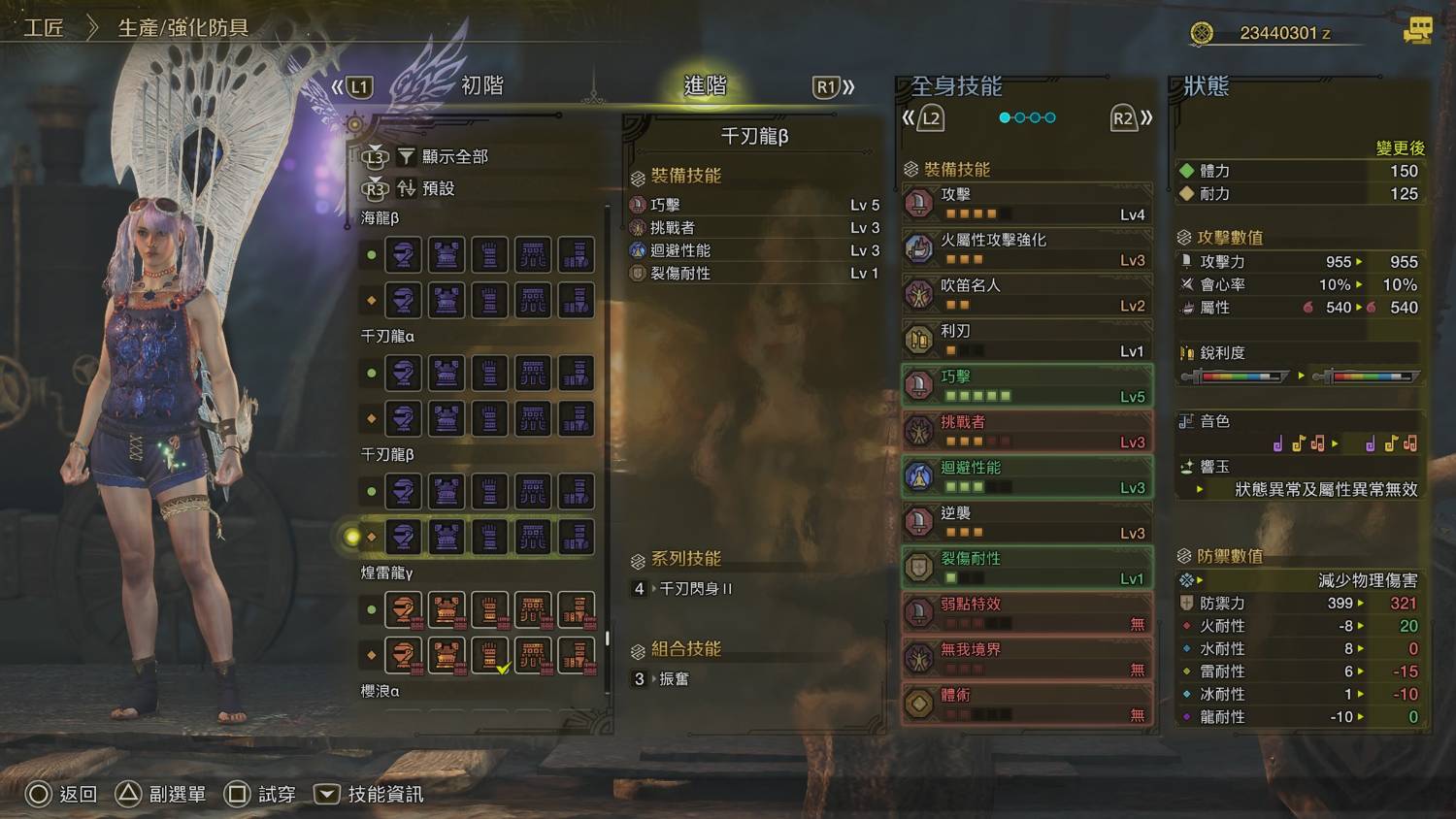Select the second page dot in skill pager
Viewport: 1456px width, 819px height.
point(1020,116)
